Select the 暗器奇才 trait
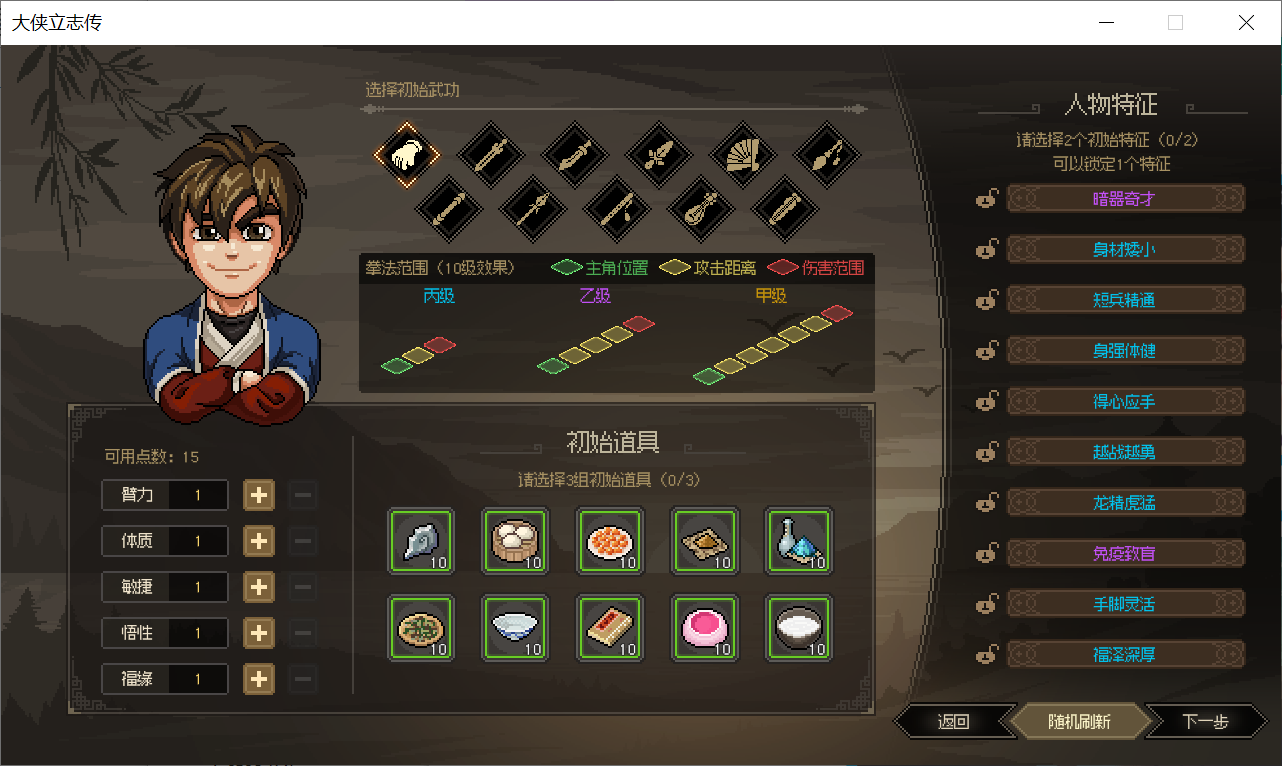Viewport: 1282px width, 766px height. (1125, 198)
